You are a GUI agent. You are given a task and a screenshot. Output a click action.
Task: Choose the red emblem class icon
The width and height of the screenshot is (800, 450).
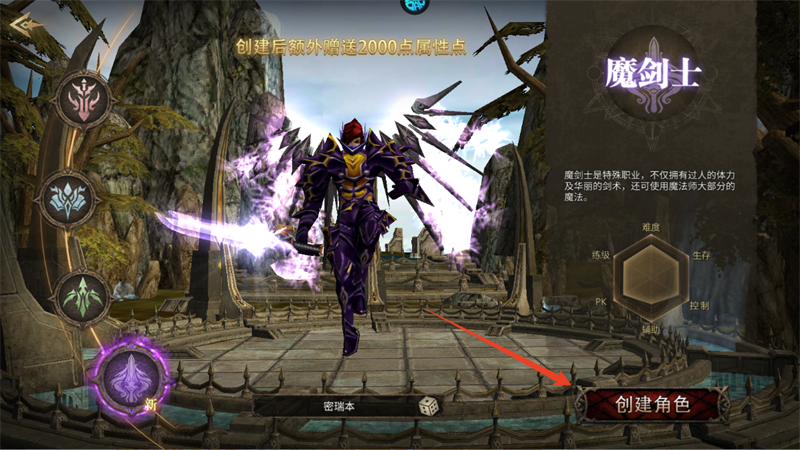[x=83, y=100]
